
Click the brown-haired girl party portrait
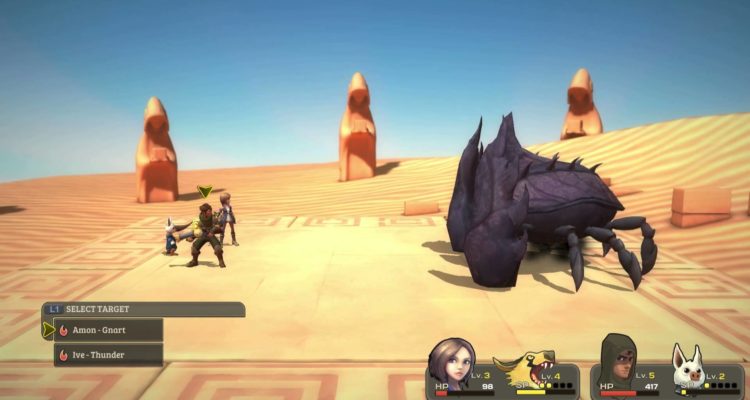click(452, 362)
